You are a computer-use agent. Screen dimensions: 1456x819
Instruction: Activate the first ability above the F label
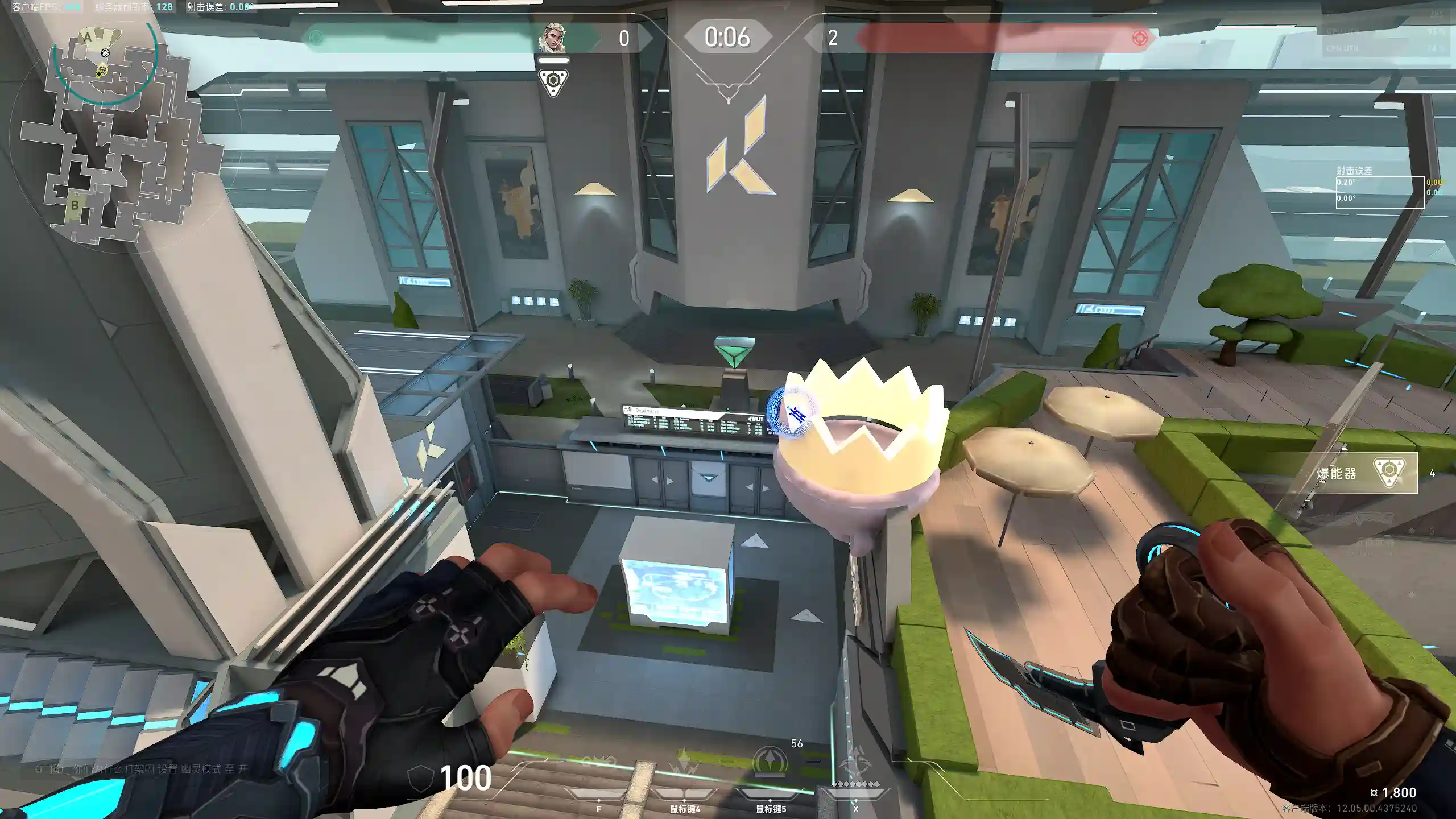tap(599, 765)
